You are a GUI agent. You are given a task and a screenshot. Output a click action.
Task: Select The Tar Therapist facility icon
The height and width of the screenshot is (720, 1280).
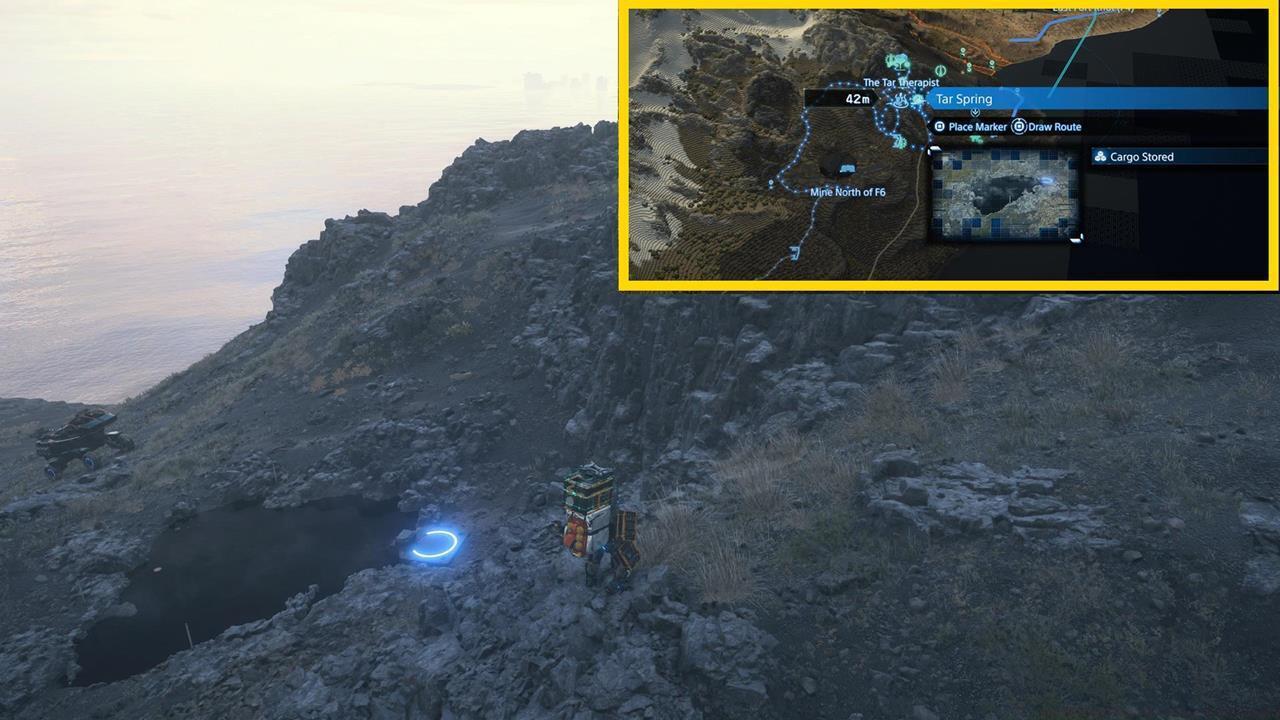coord(899,60)
